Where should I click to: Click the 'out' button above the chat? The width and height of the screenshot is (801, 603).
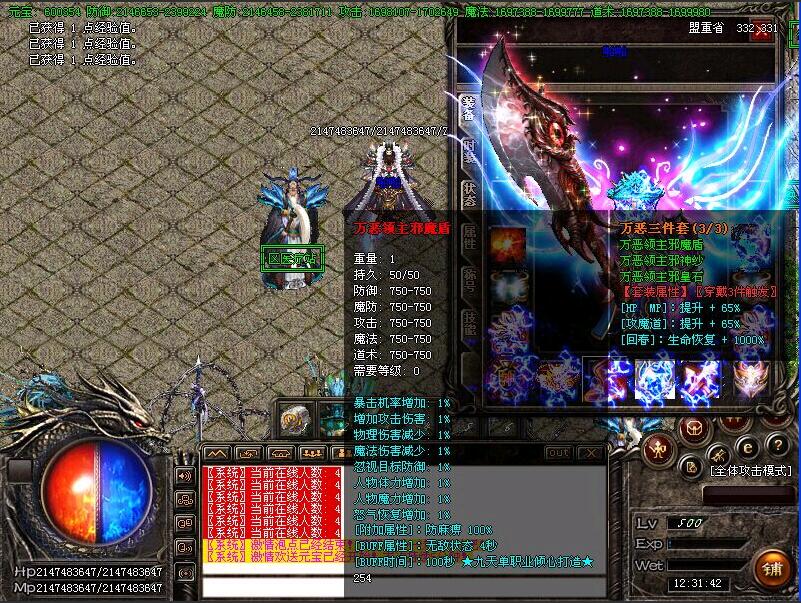(x=558, y=453)
